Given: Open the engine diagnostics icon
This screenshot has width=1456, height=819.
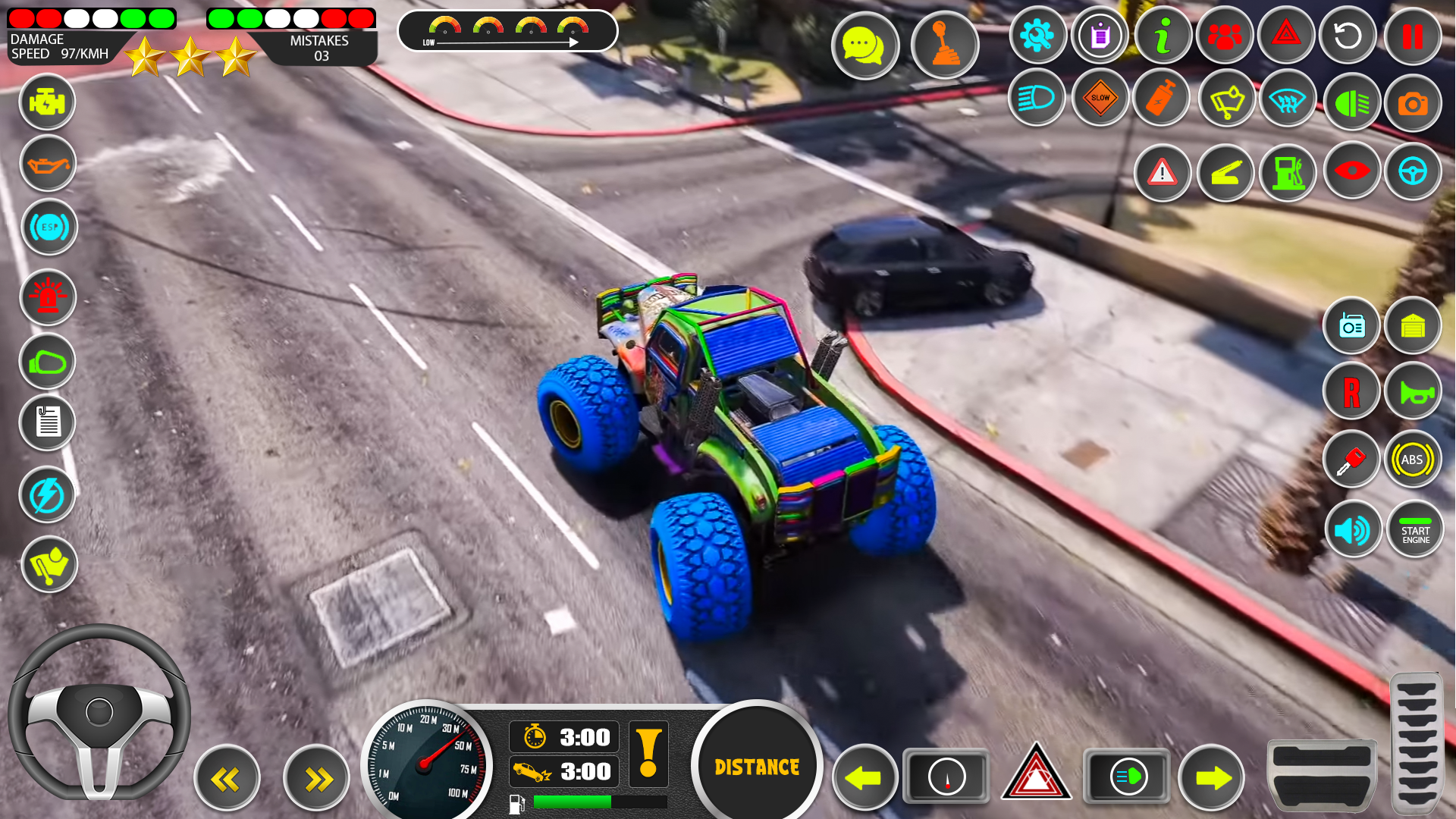Looking at the screenshot, I should pyautogui.click(x=47, y=102).
